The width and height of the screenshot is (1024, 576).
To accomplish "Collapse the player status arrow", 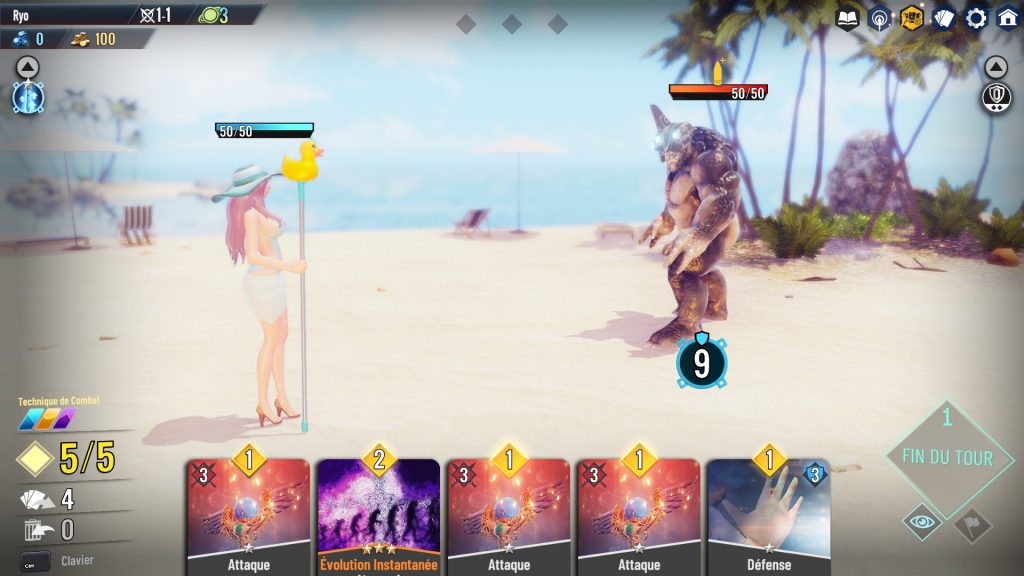I will coord(27,67).
